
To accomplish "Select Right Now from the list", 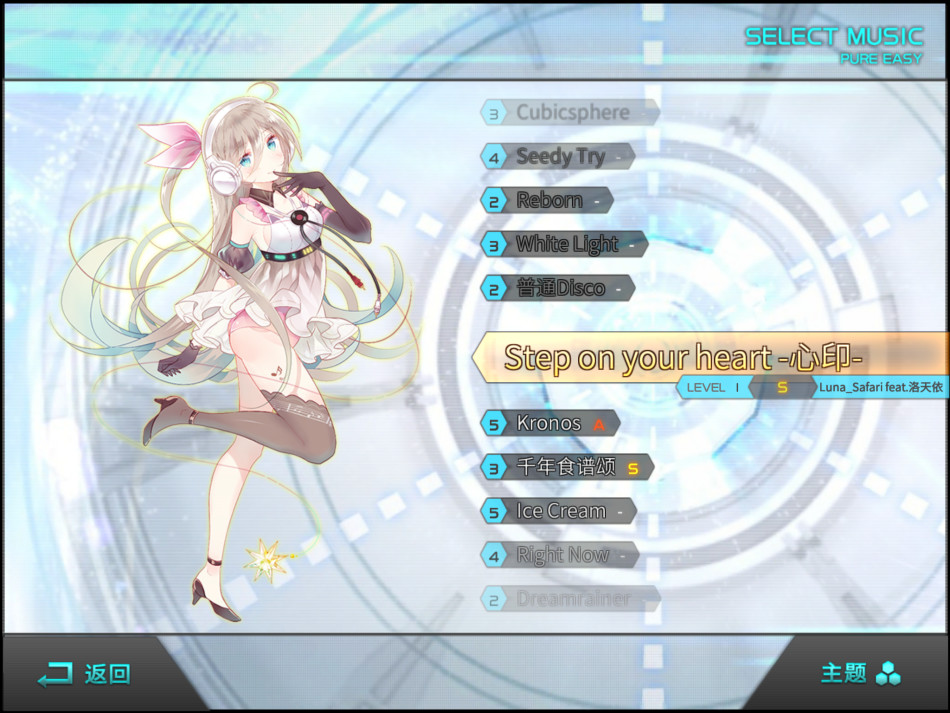I will (561, 555).
